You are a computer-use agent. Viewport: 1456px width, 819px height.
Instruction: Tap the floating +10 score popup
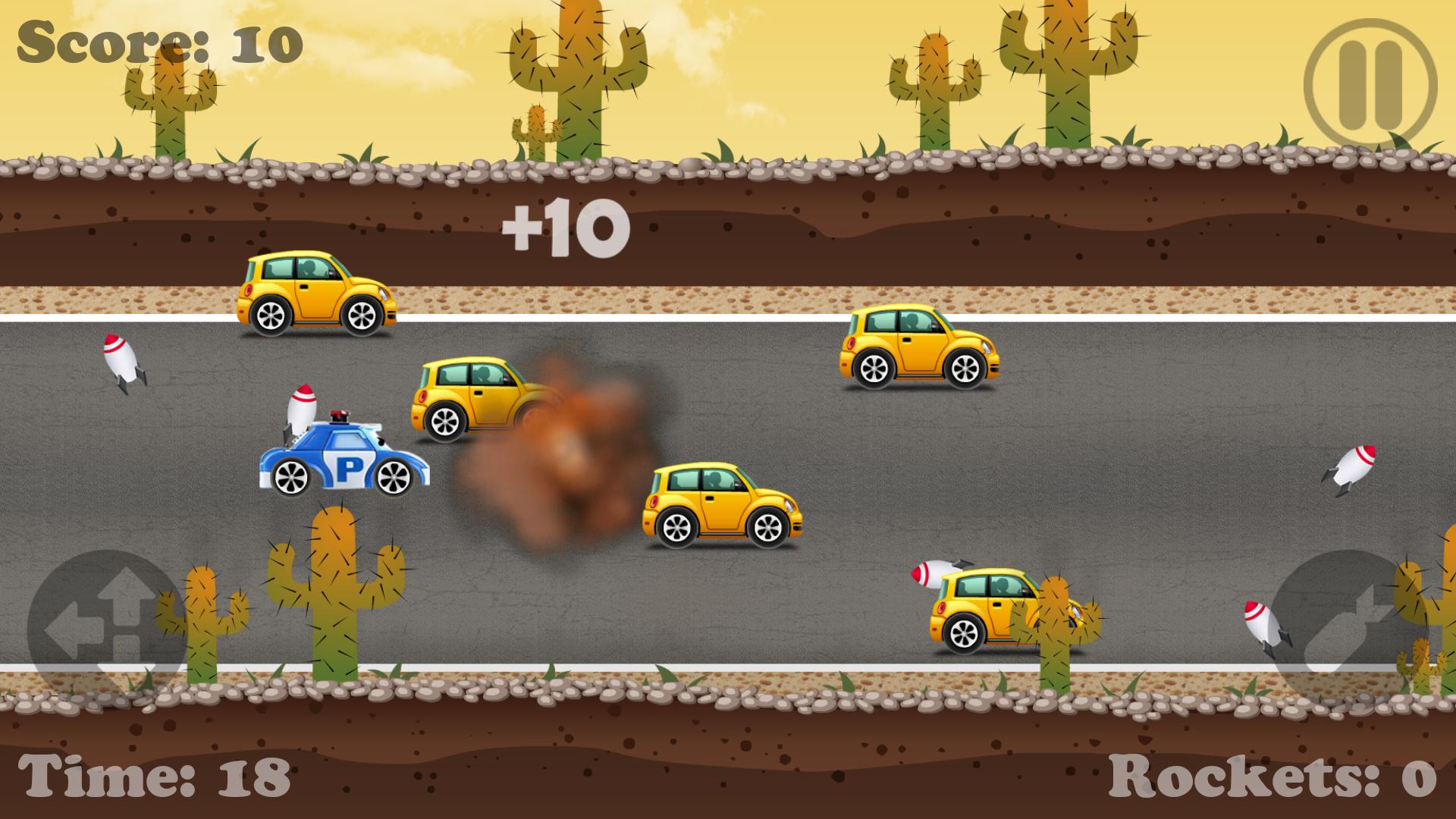[x=565, y=224]
